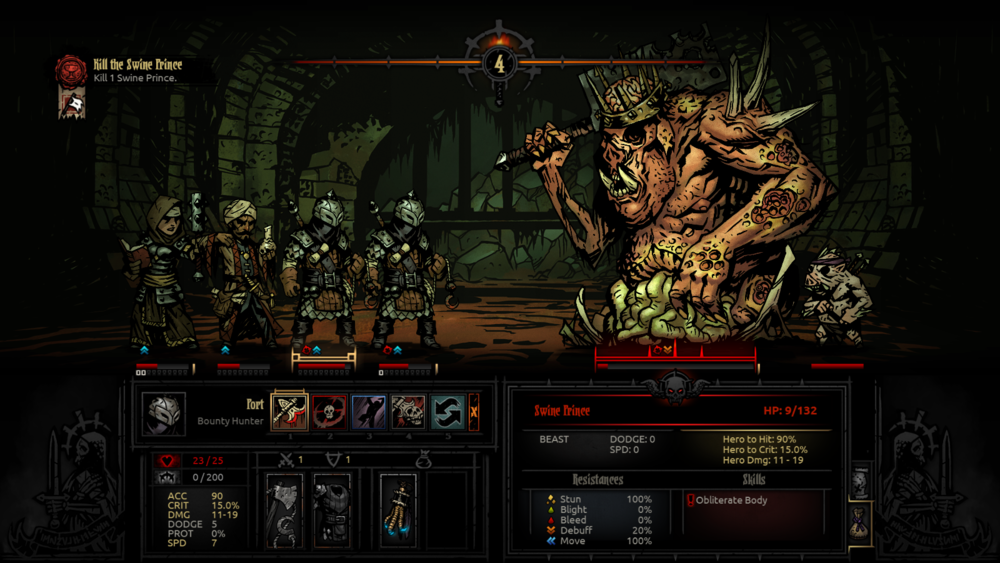Select the axe attack skill in slot 1
Image resolution: width=1000 pixels, height=563 pixels.
tap(289, 412)
